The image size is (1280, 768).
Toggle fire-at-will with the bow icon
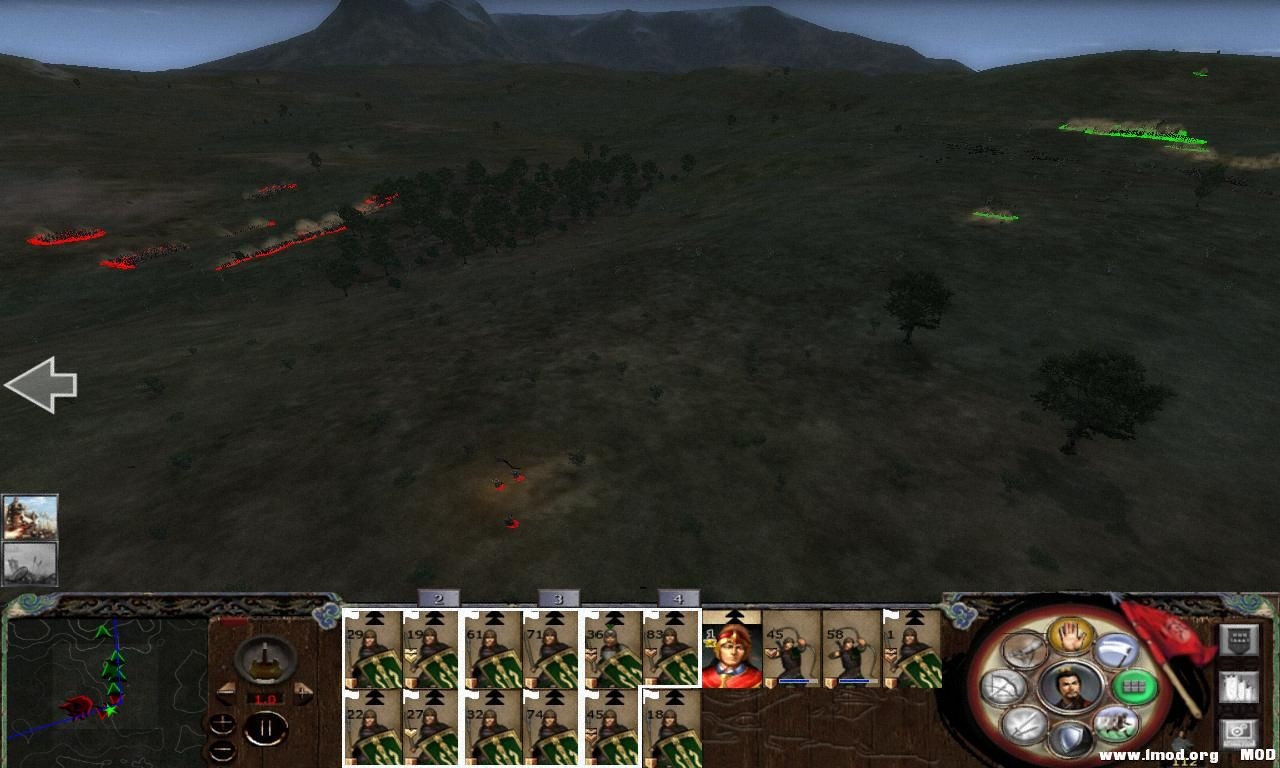(x=1002, y=684)
